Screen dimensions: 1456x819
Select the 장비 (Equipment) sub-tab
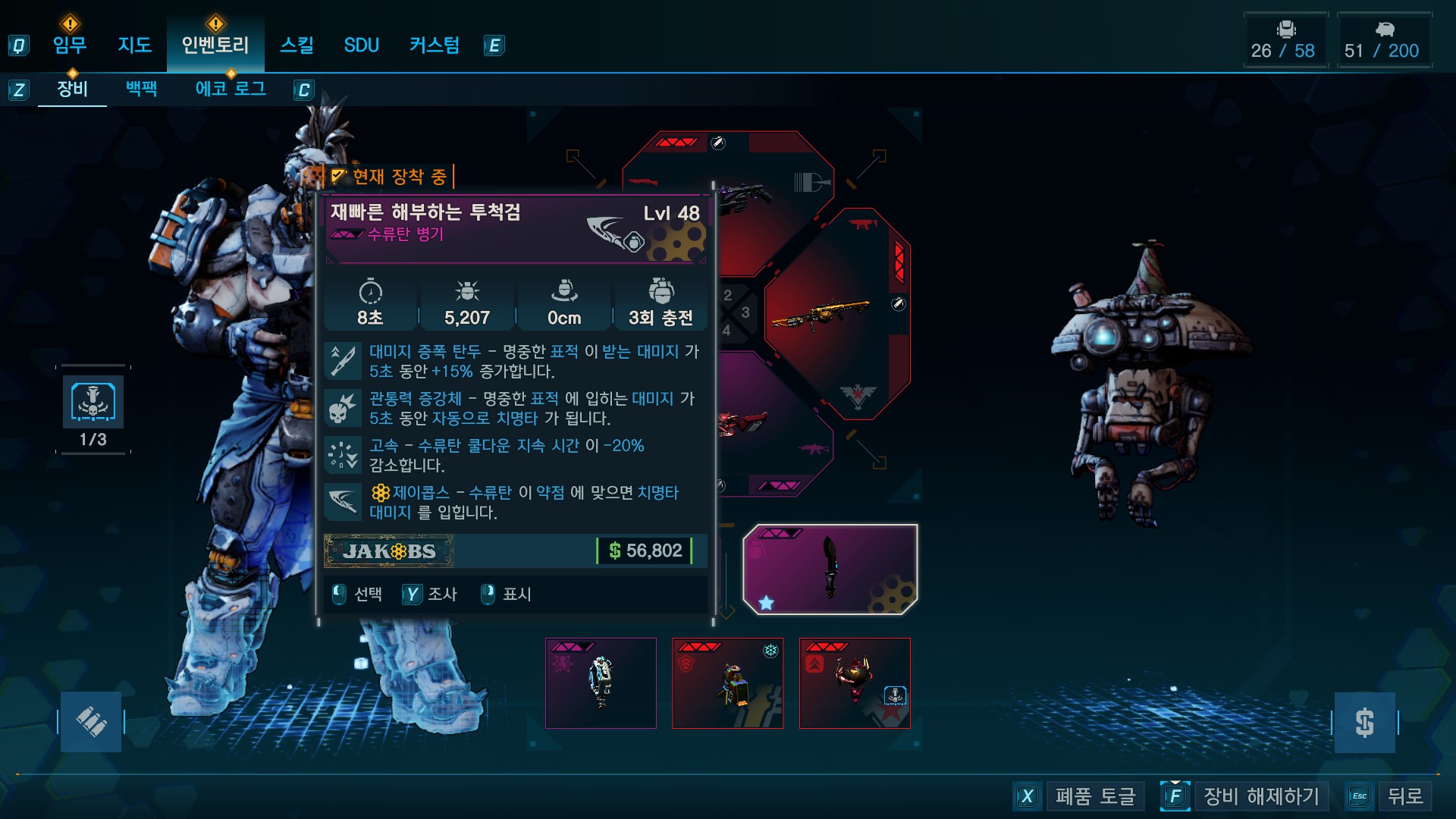[73, 89]
